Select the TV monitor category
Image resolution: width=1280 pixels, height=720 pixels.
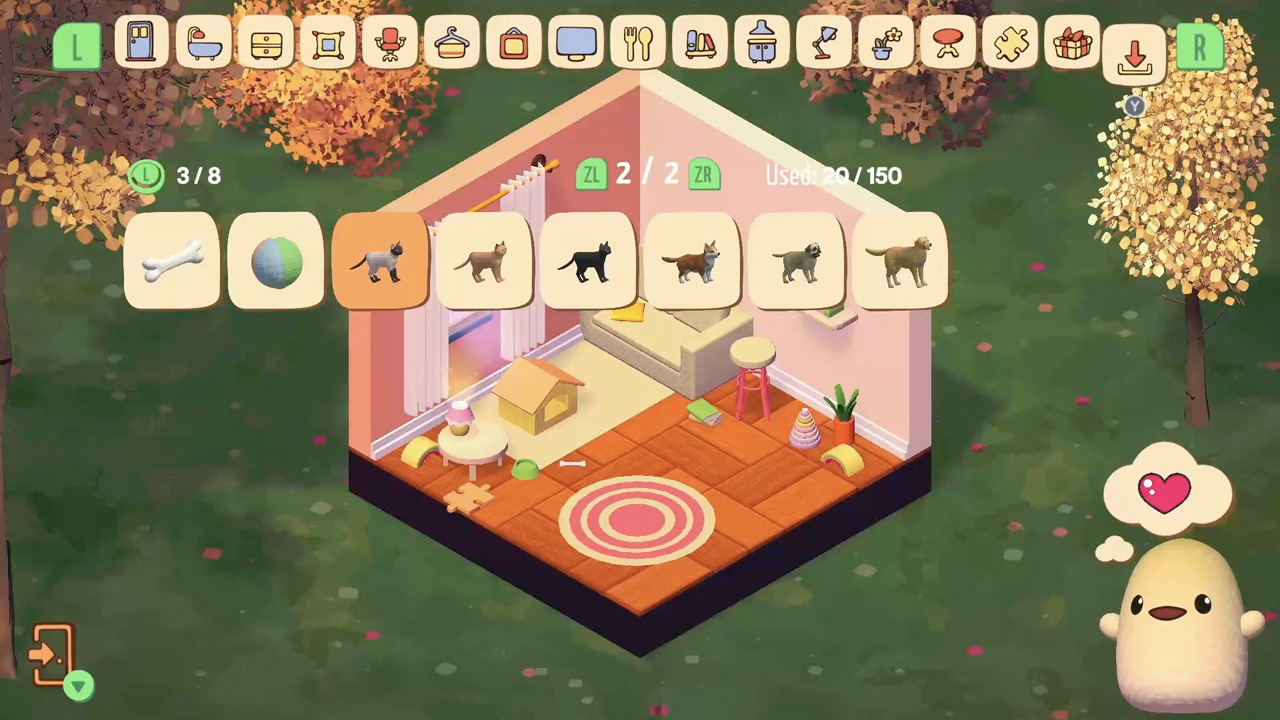pos(576,43)
